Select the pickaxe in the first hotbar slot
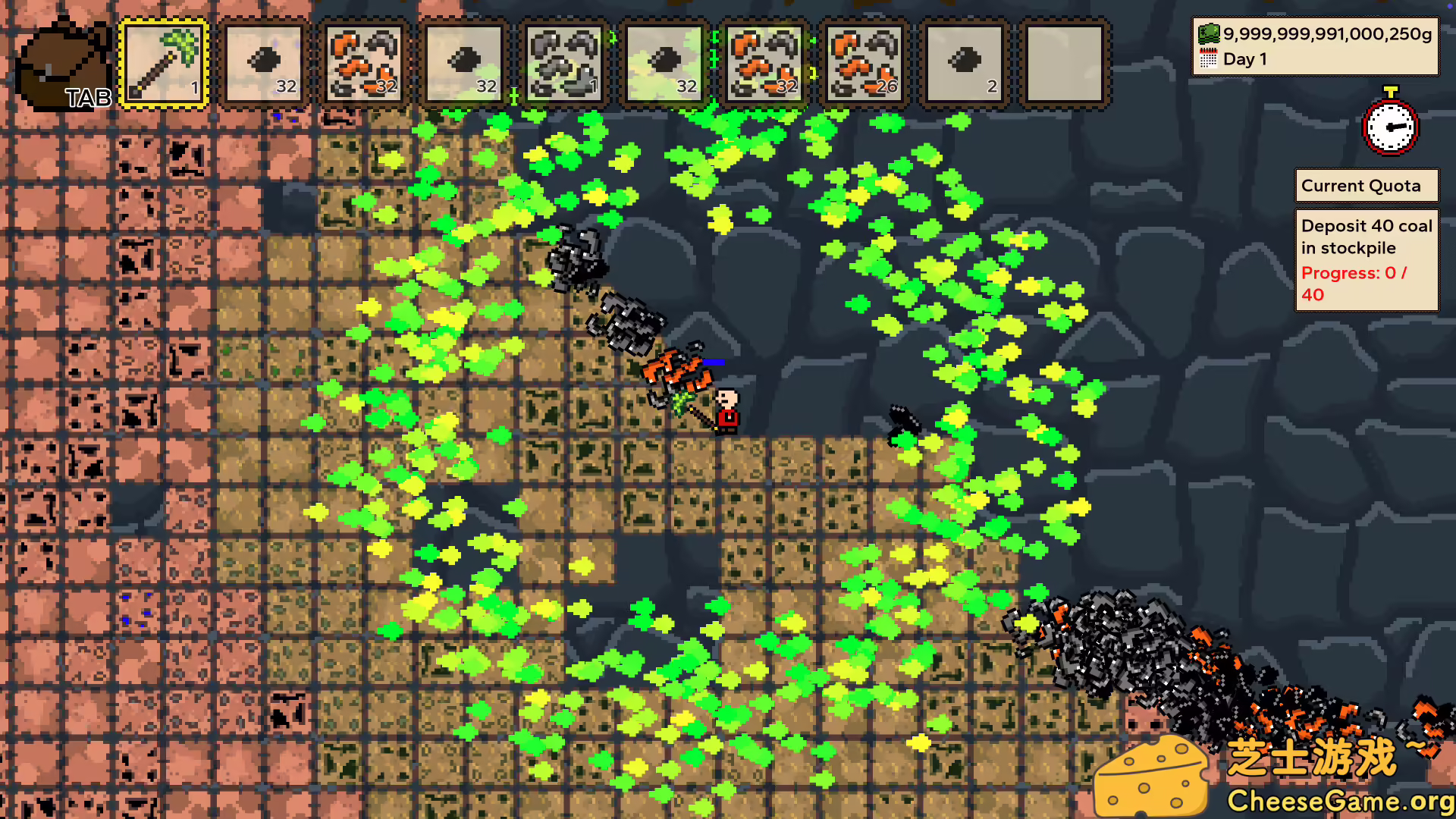The width and height of the screenshot is (1456, 819). coord(163,62)
